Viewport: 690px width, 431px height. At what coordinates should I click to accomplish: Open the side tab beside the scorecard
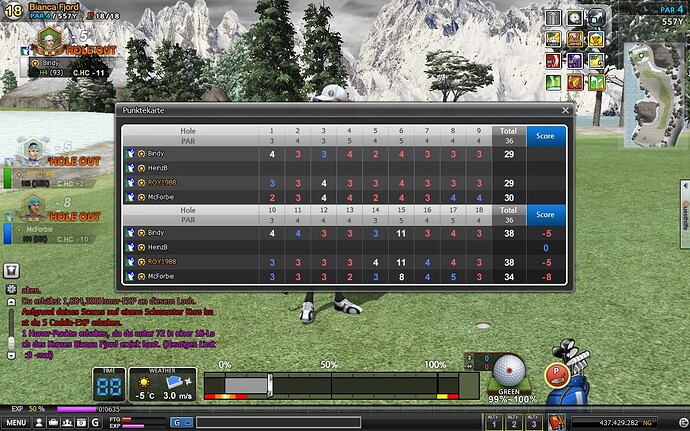[x=684, y=213]
